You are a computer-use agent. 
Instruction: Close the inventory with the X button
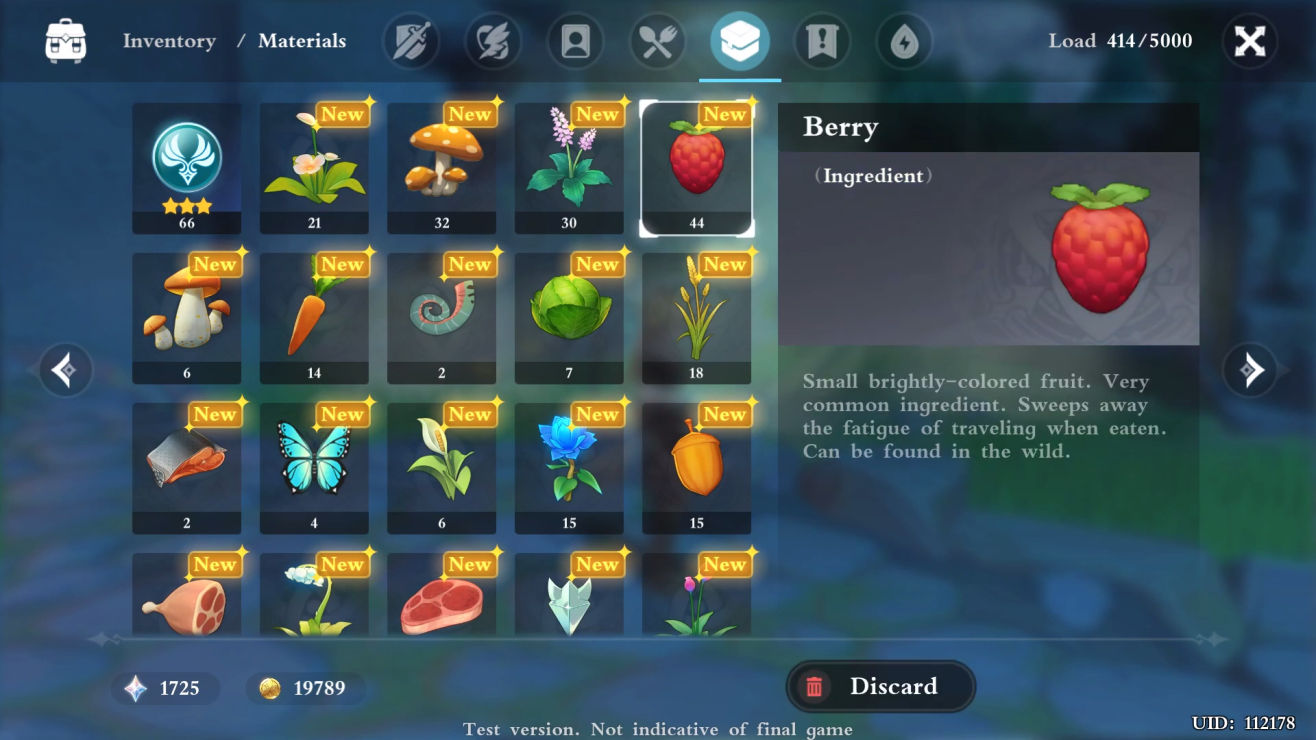(1249, 42)
